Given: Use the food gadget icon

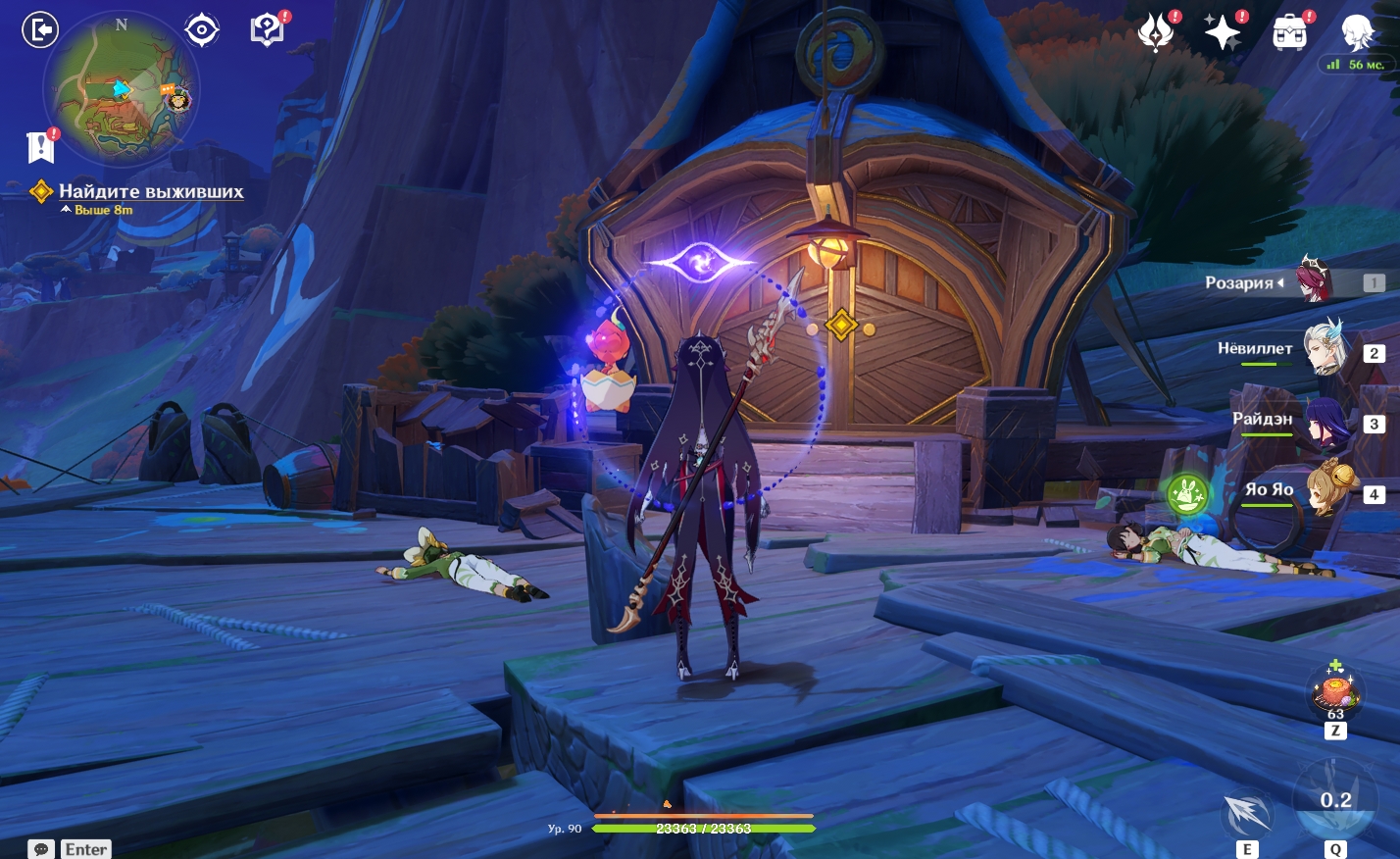Looking at the screenshot, I should click(x=1335, y=690).
